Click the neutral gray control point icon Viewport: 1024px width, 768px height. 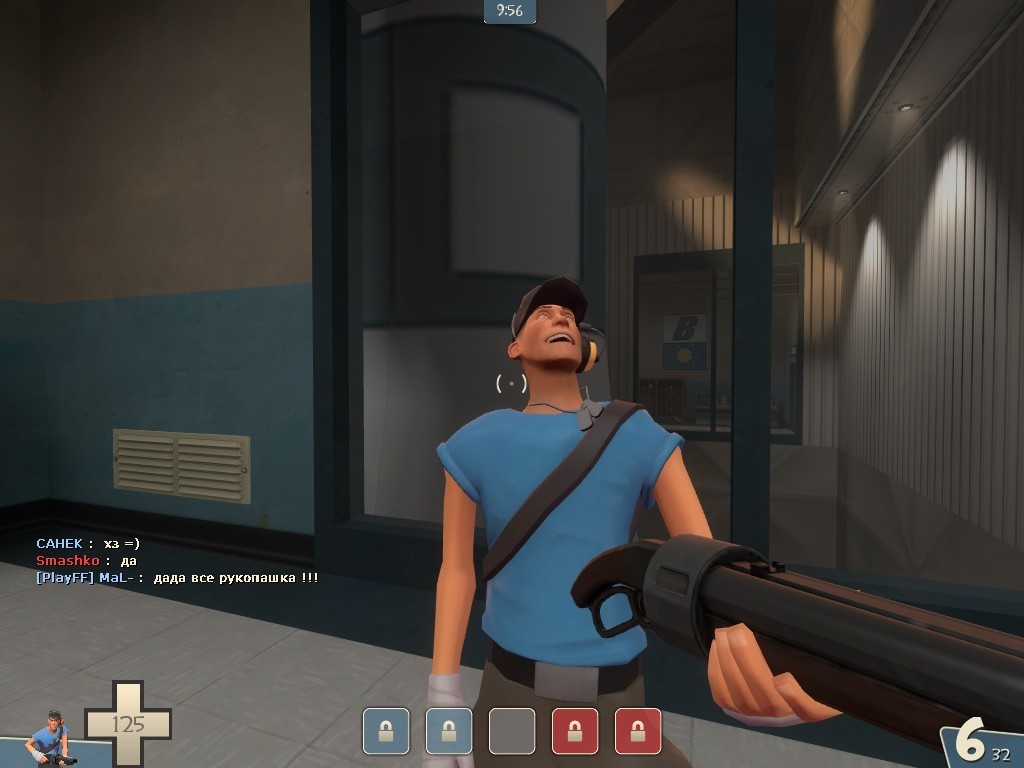(511, 731)
